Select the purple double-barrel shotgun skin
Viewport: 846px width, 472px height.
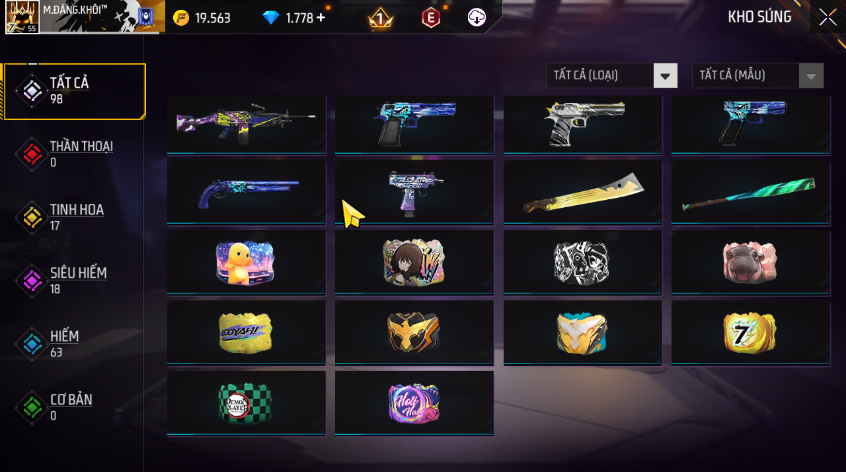pyautogui.click(x=246, y=191)
